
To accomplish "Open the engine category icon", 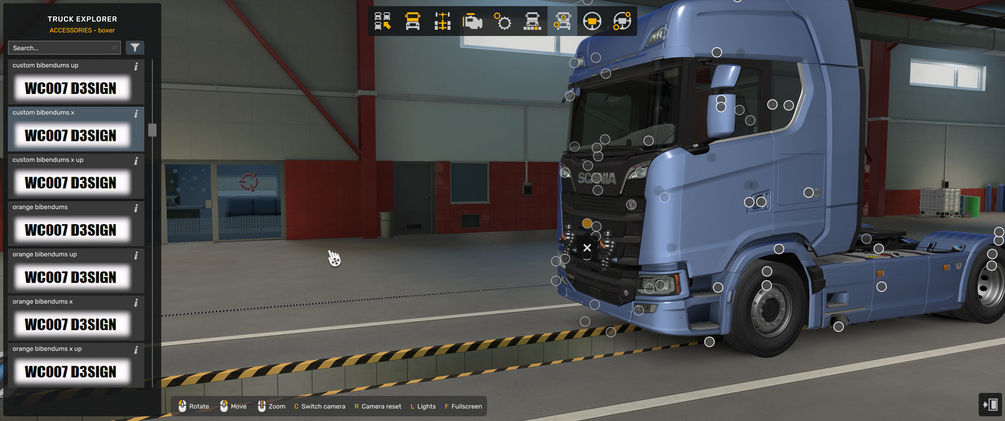I will point(473,21).
